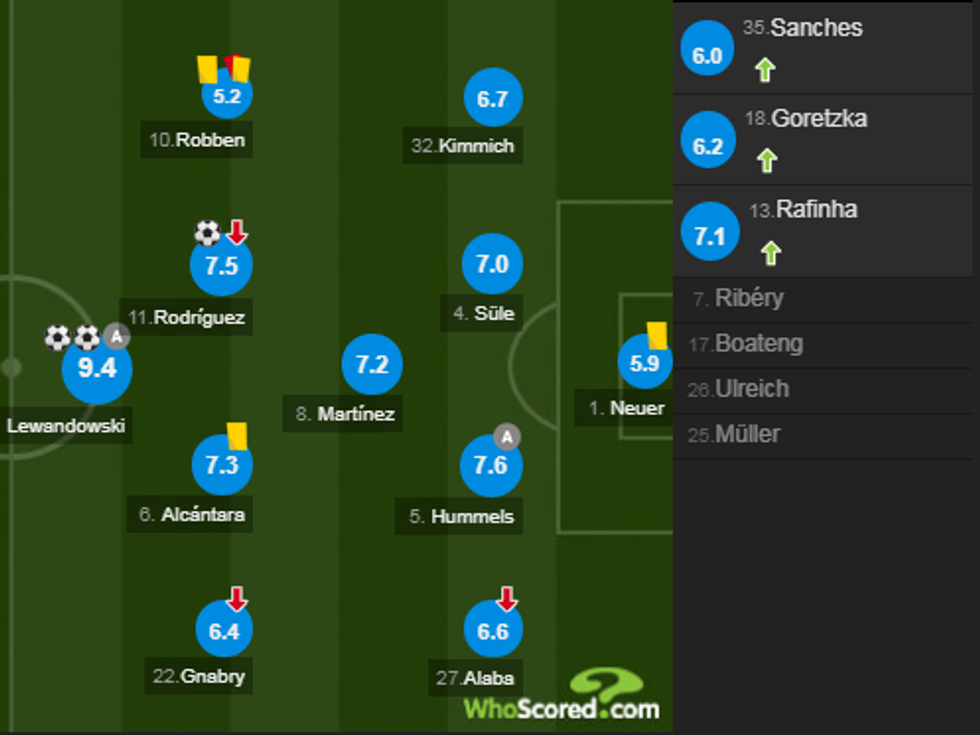This screenshot has width=980, height=735.
Task: Open Robben's player marker
Action: click(227, 96)
